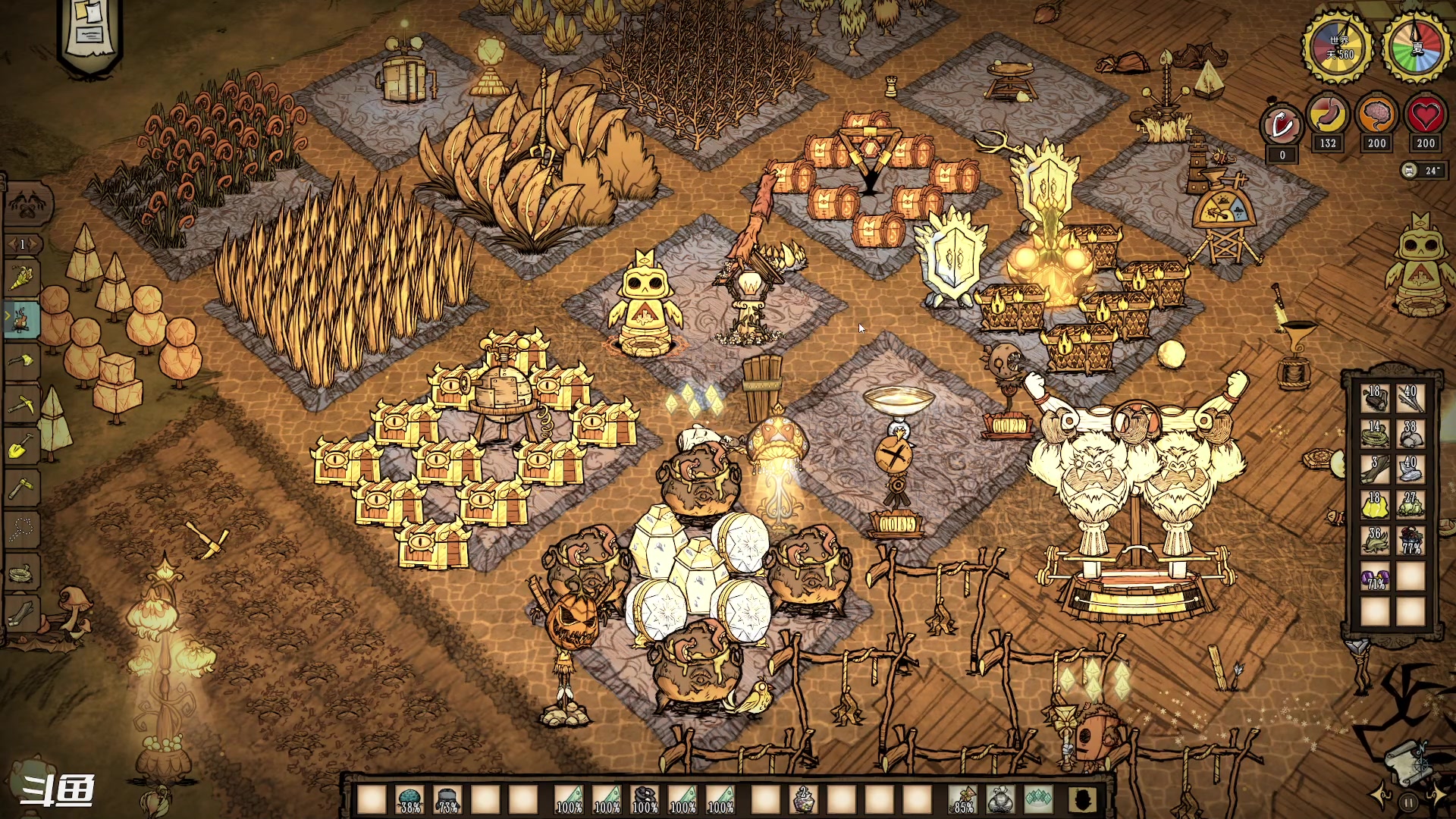Pick up the gold nuggets stack of 18
Viewport: 1456px width, 819px height.
1375,504
